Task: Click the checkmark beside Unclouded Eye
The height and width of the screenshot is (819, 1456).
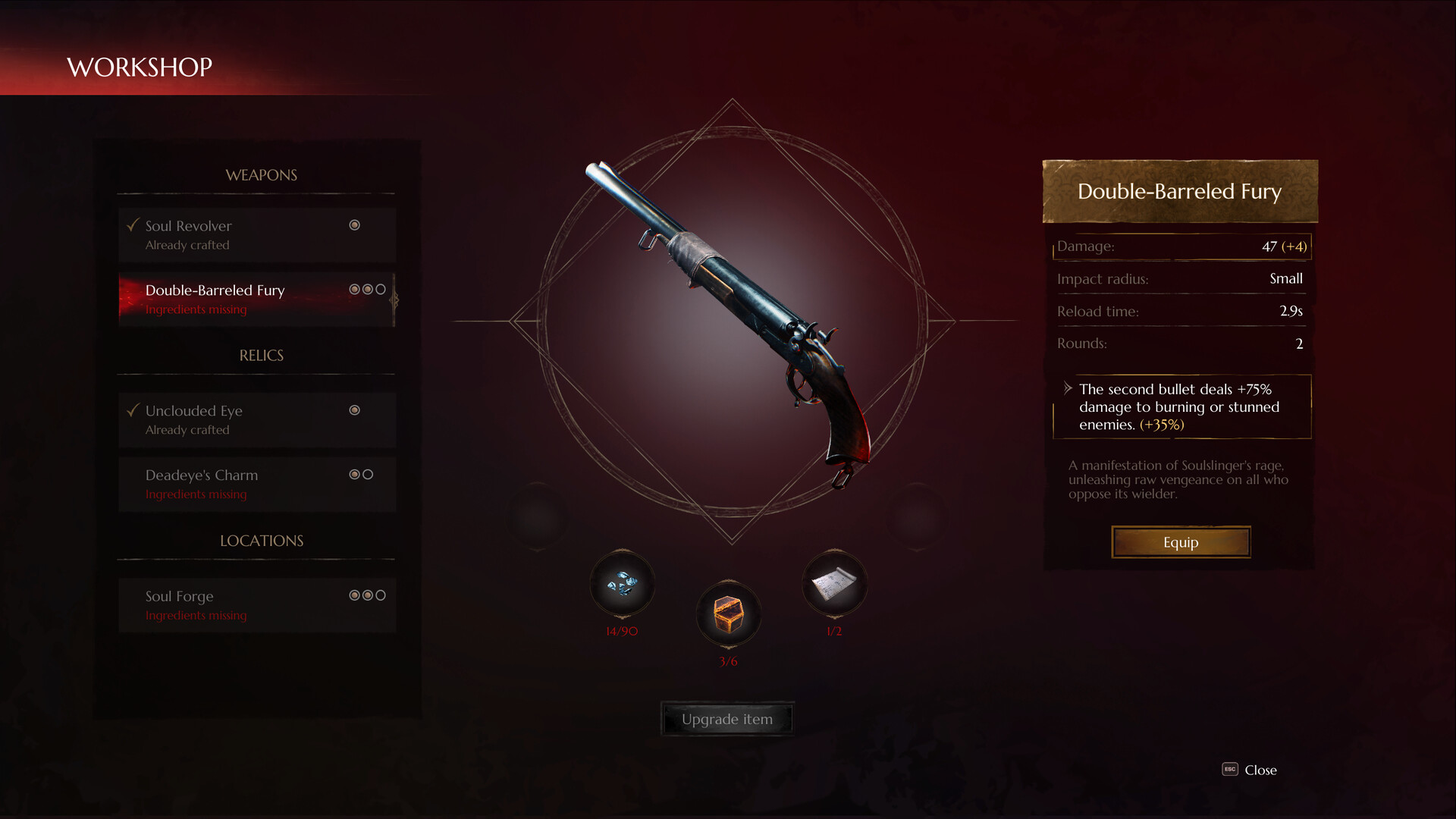Action: pyautogui.click(x=133, y=409)
